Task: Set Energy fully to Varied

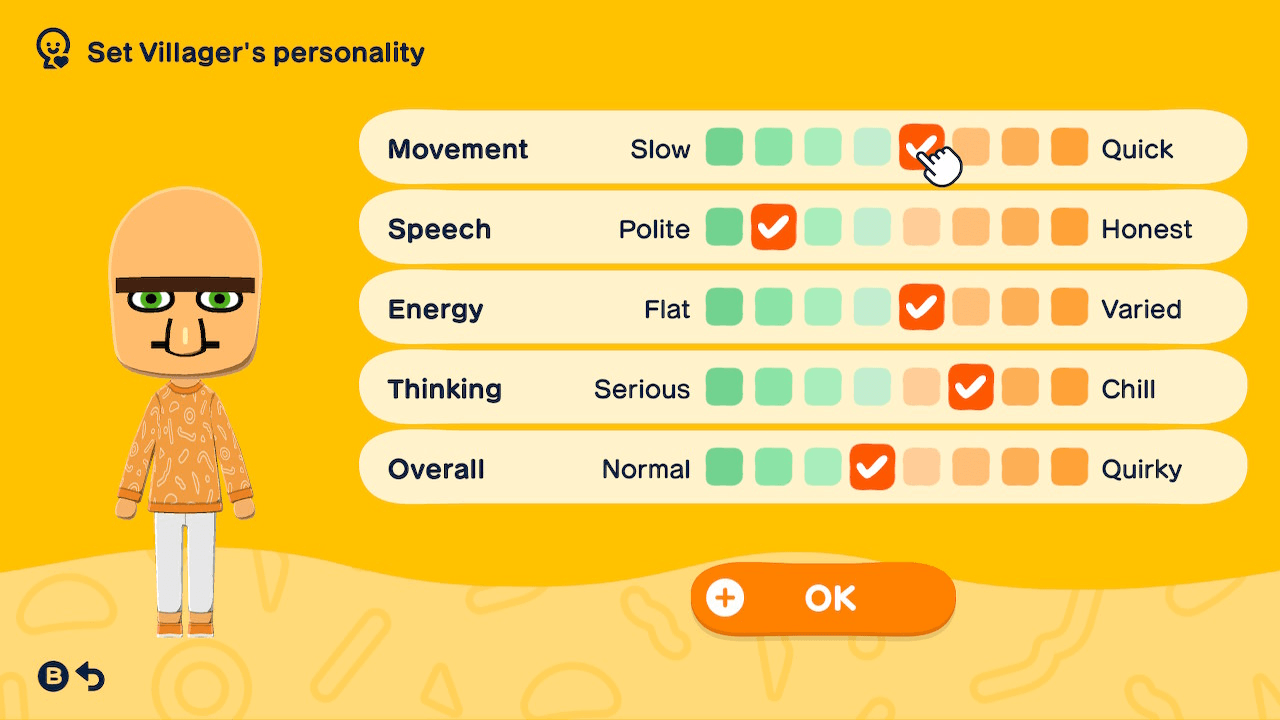Action: point(1069,307)
